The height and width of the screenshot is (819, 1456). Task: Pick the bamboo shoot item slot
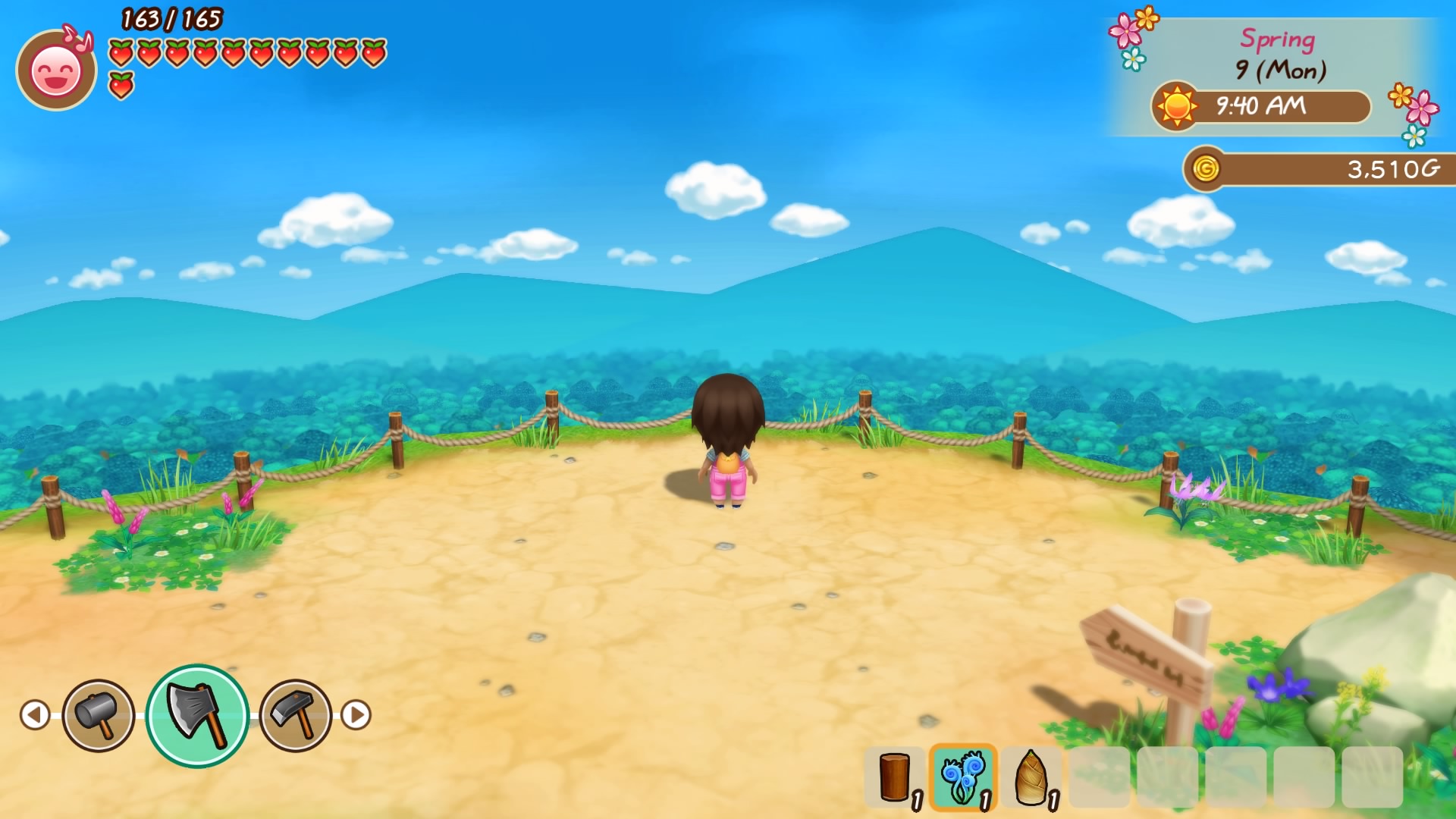[1031, 777]
